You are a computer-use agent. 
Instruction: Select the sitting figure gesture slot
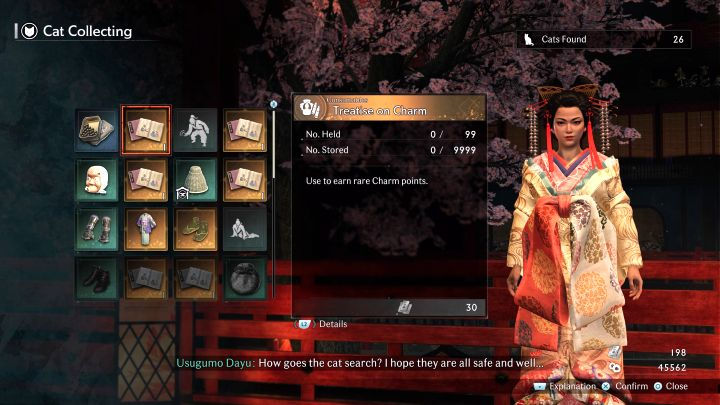tap(245, 229)
